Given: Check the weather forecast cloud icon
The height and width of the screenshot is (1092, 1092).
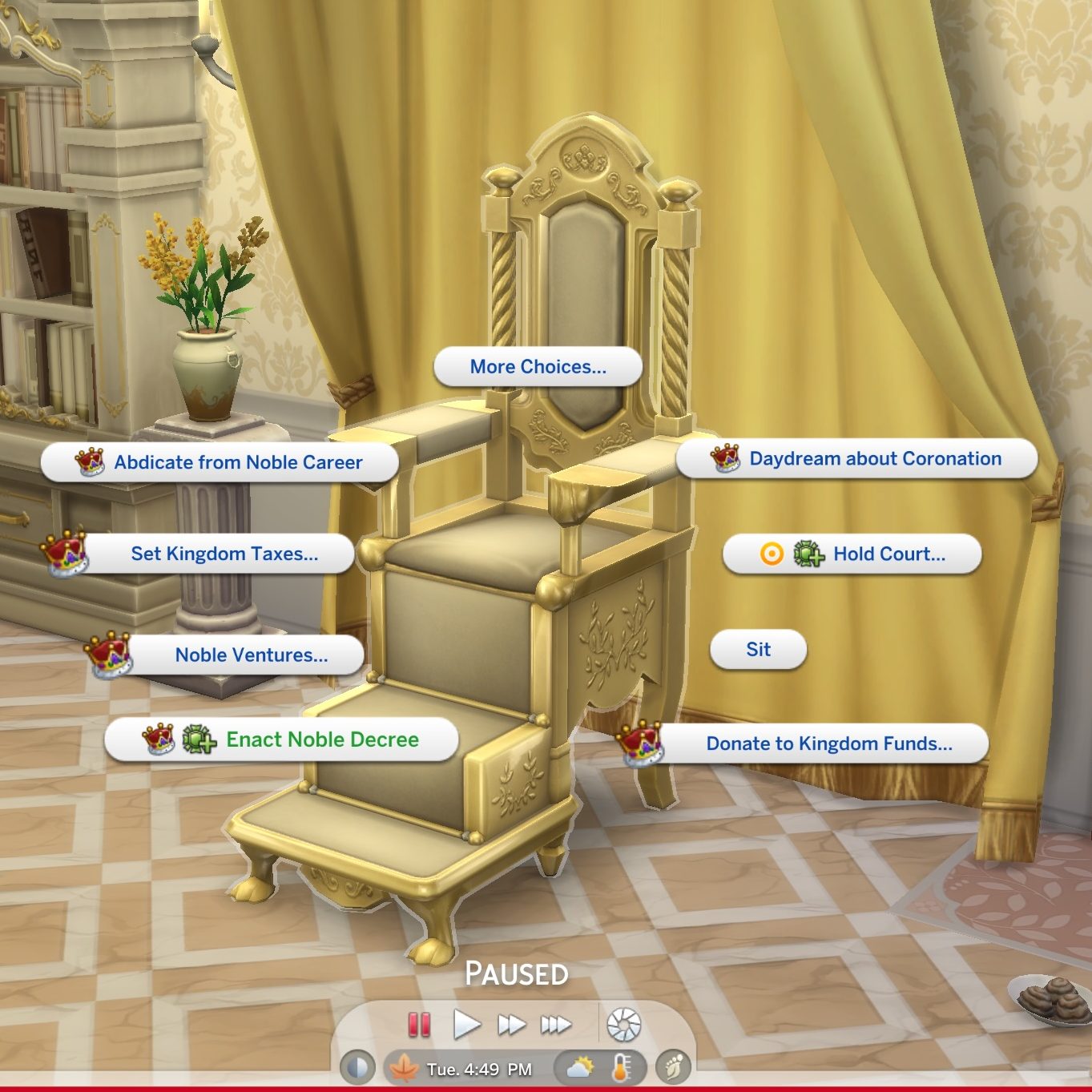Looking at the screenshot, I should click(579, 1066).
